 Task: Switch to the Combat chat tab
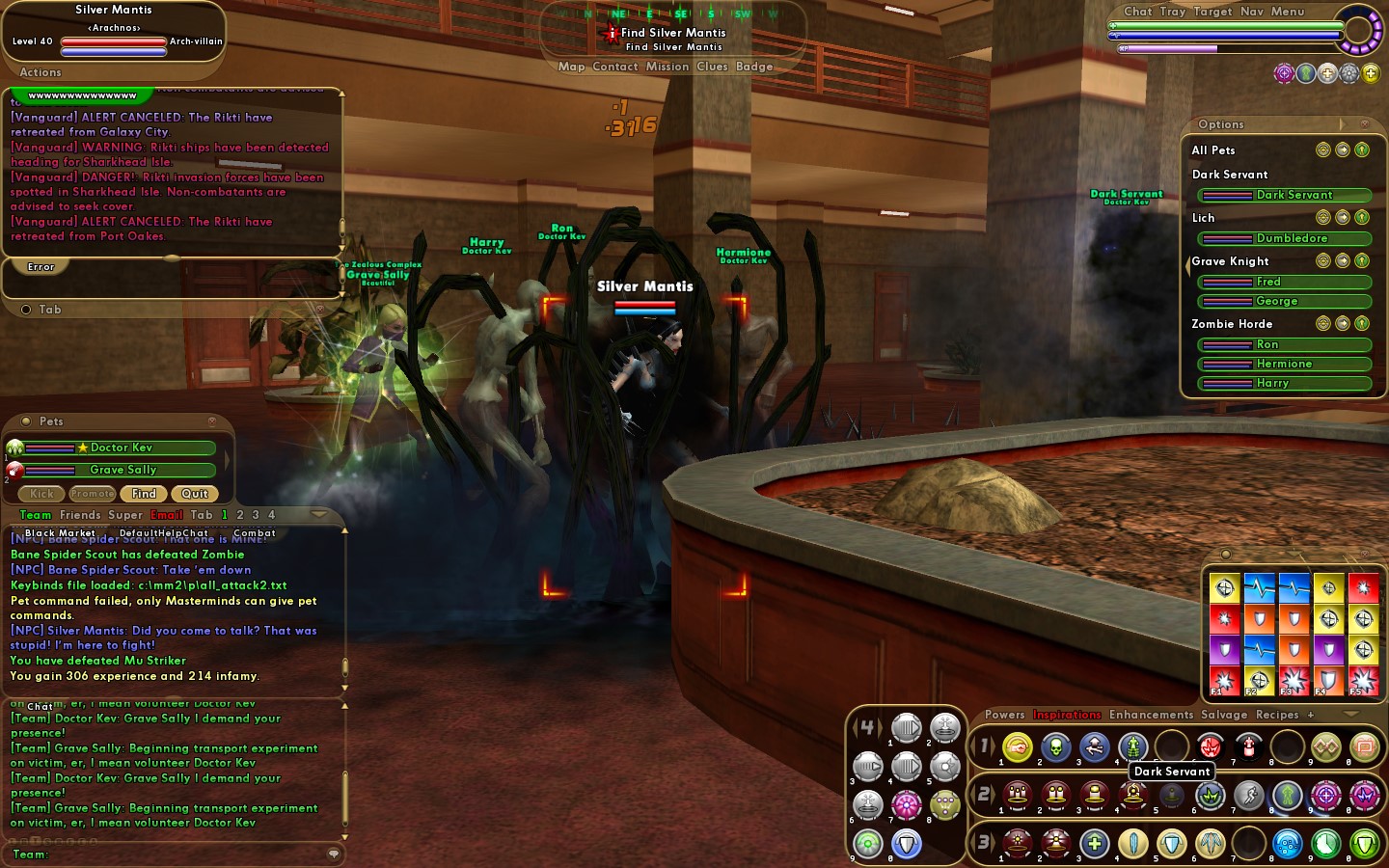point(255,532)
